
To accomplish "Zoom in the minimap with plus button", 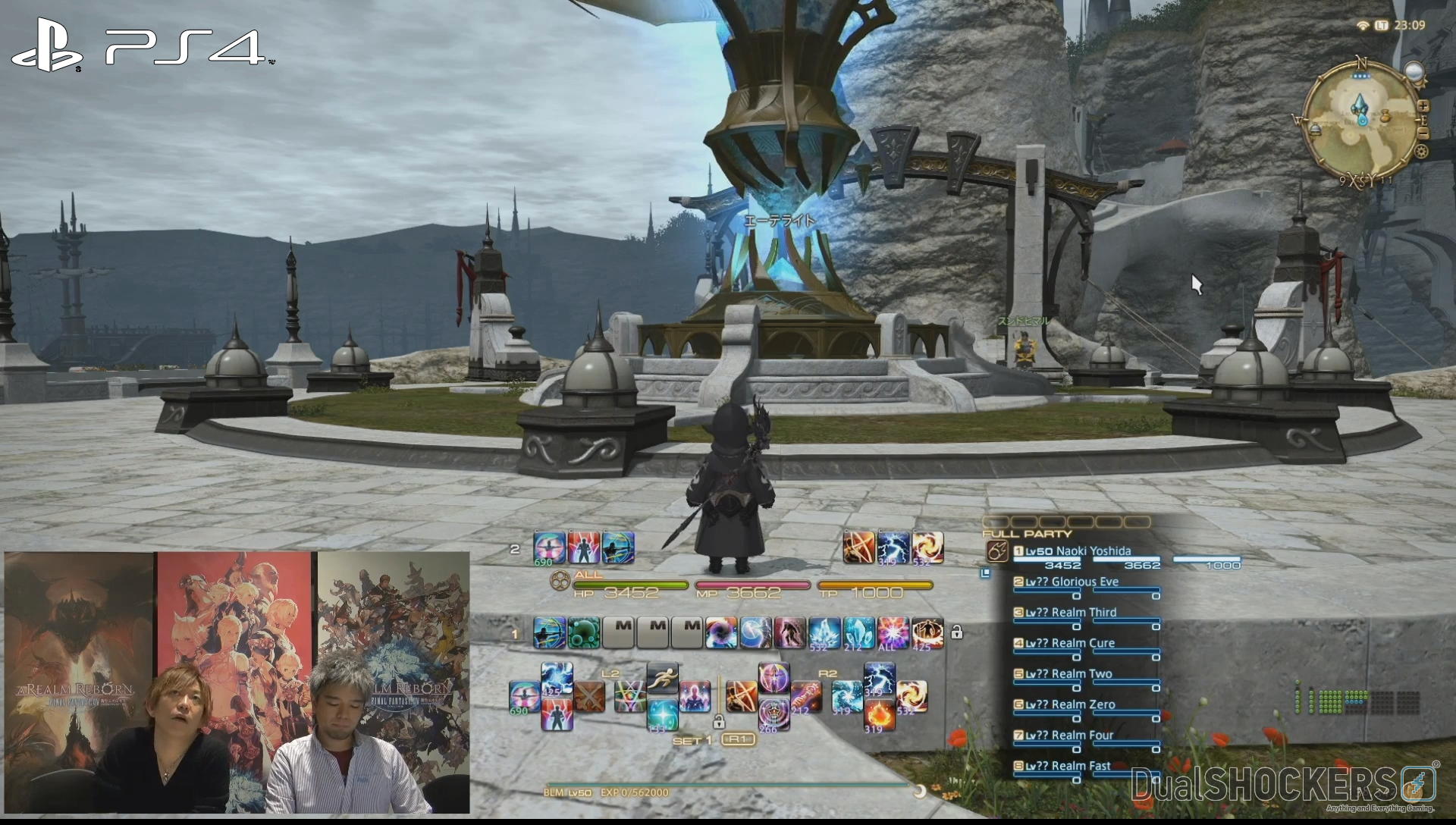I will (x=1423, y=107).
